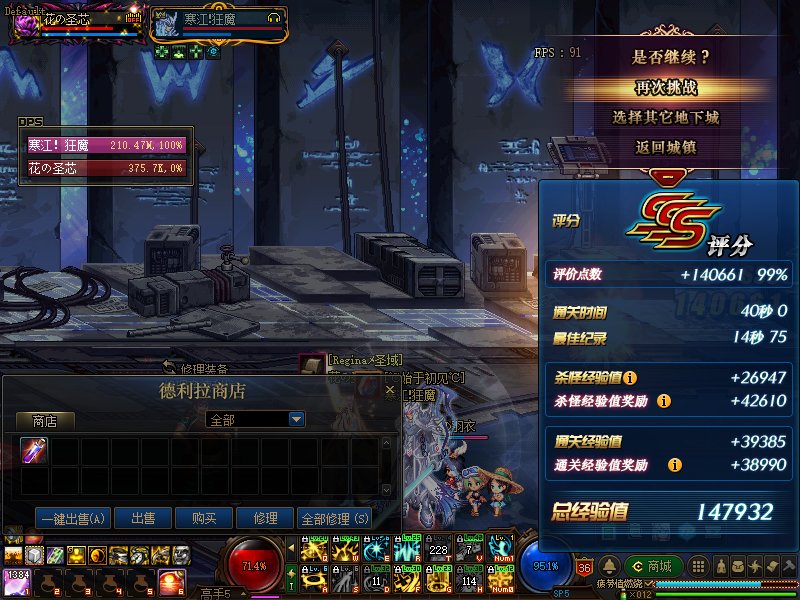The image size is (800, 600).
Task: Show info for 通关经验值奖励 bonus
Action: coord(675,465)
